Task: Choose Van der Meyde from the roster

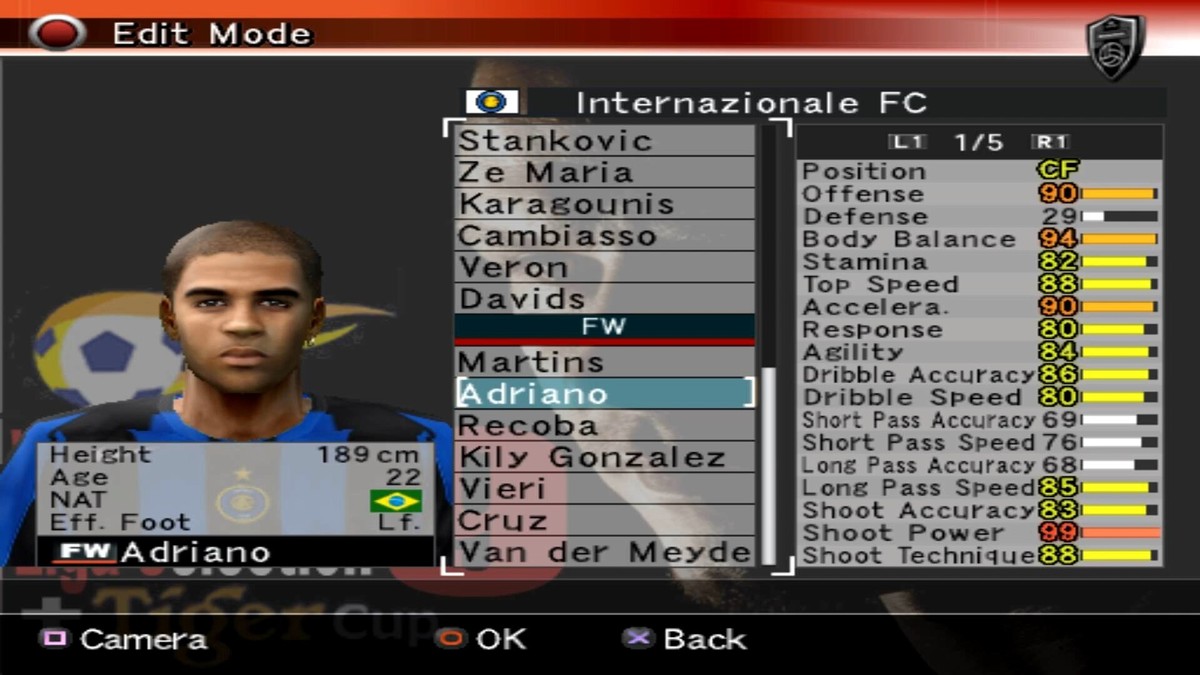Action: click(604, 552)
